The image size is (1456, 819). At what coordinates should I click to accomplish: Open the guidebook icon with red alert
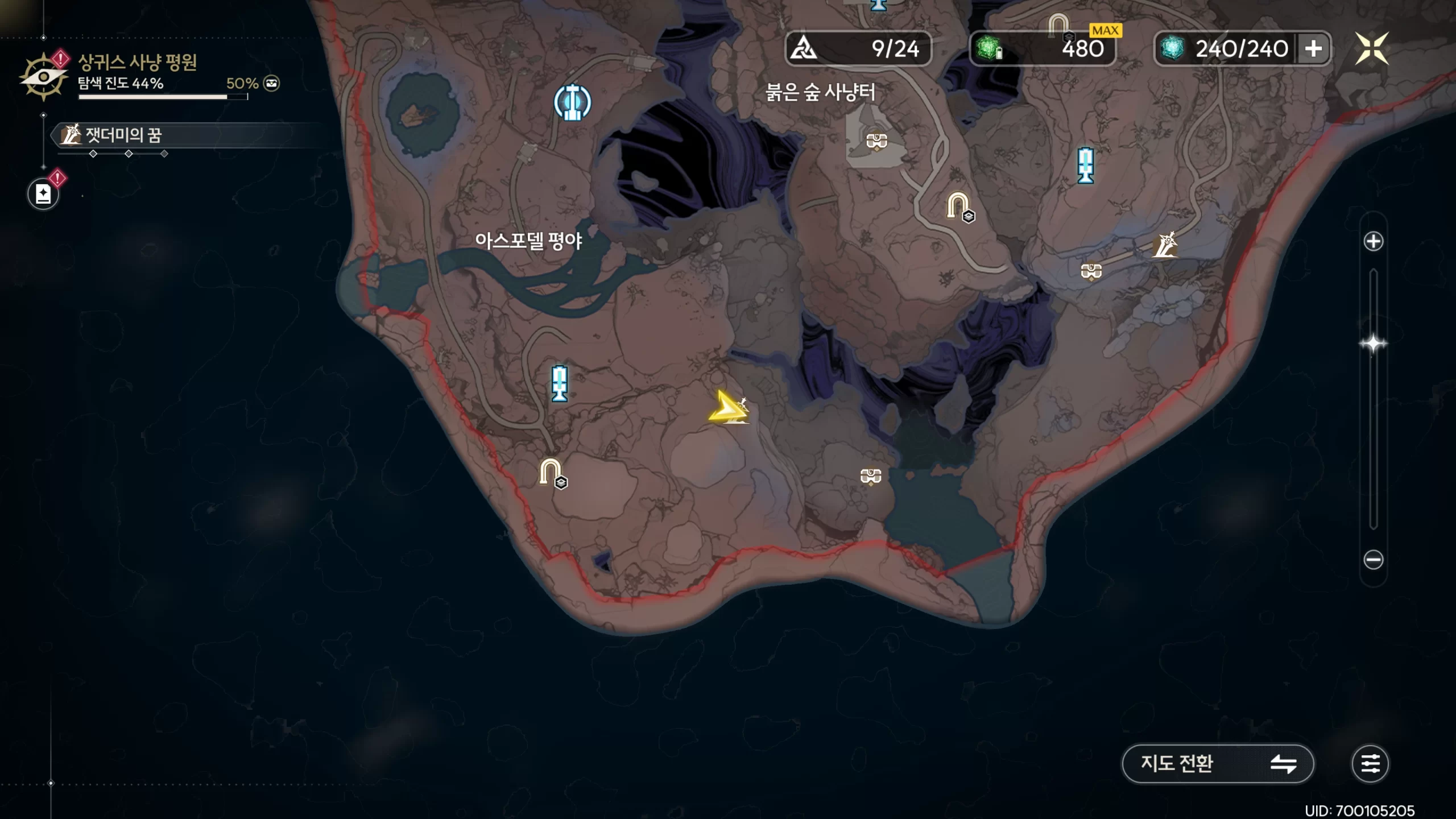click(43, 194)
